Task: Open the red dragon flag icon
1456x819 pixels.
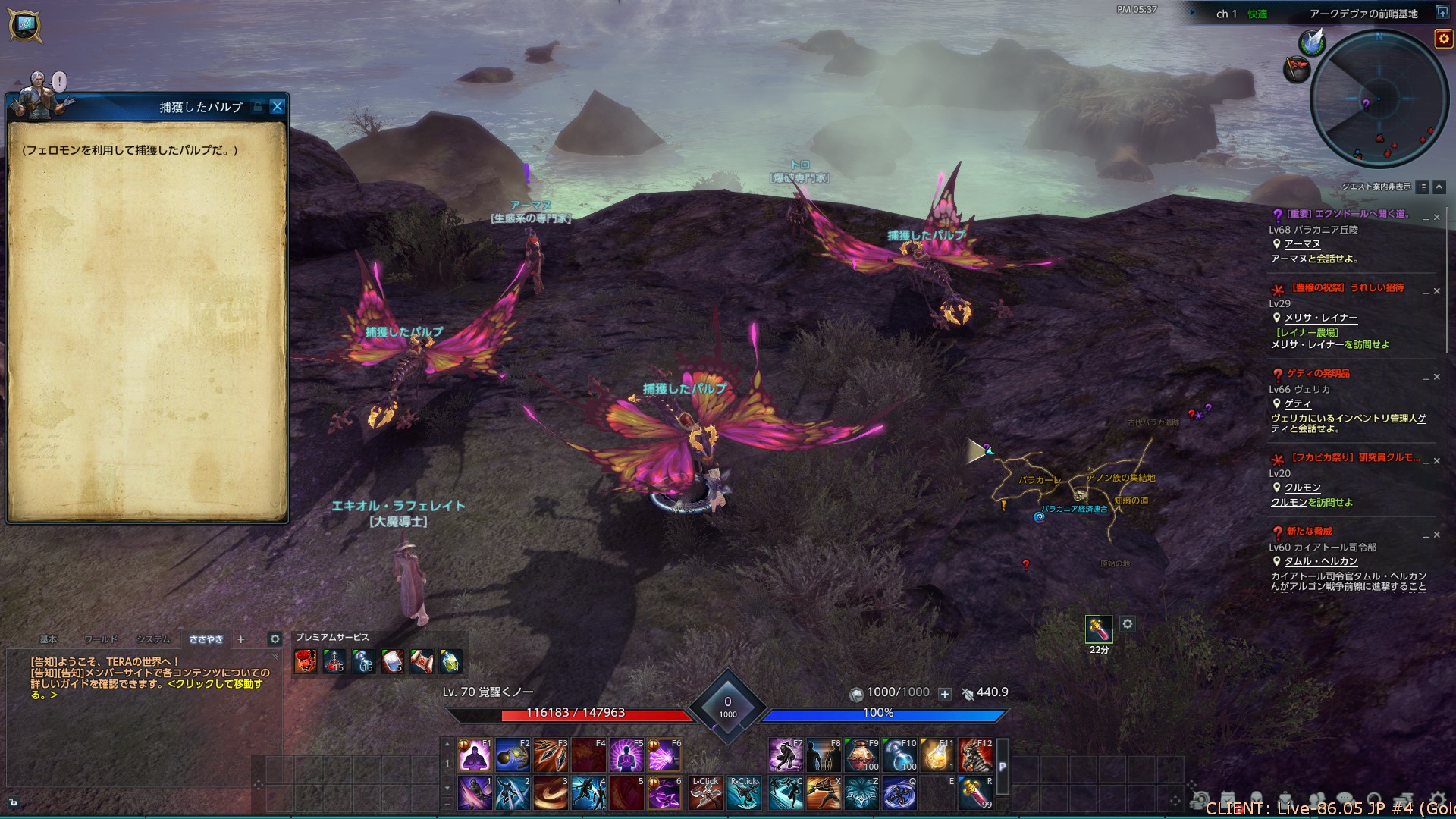Action: [1298, 70]
